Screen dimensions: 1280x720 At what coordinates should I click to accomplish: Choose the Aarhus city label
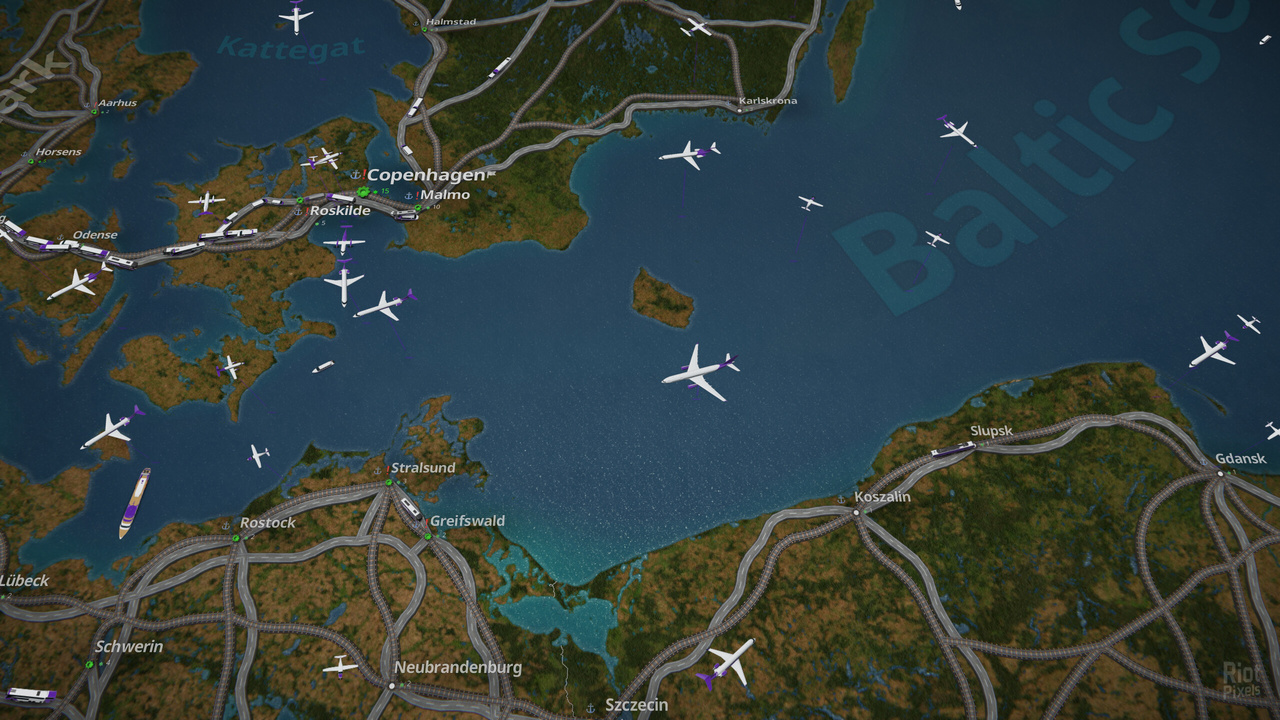point(117,103)
